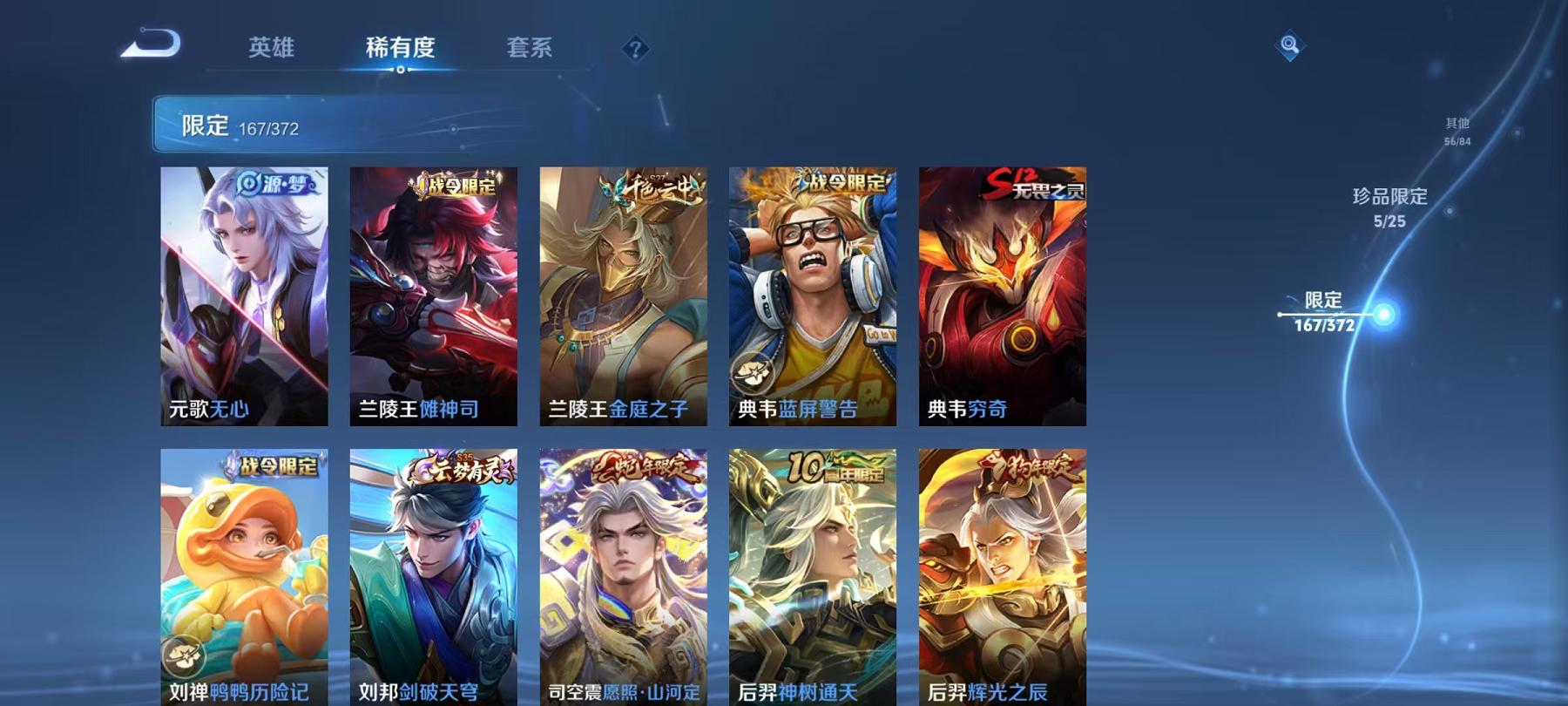Select the 其他 56/84 category node
The image size is (1568, 706).
[1456, 131]
